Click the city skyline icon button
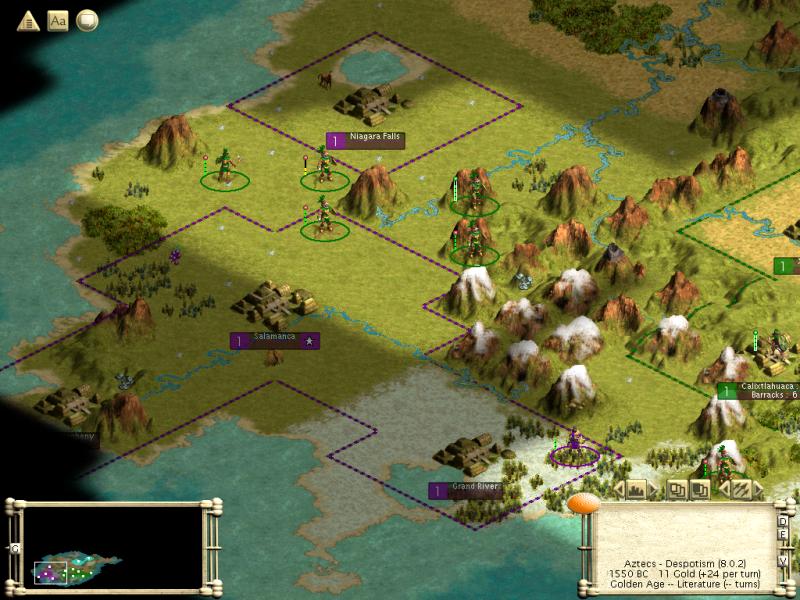Screen dimensions: 800x600 coord(636,489)
